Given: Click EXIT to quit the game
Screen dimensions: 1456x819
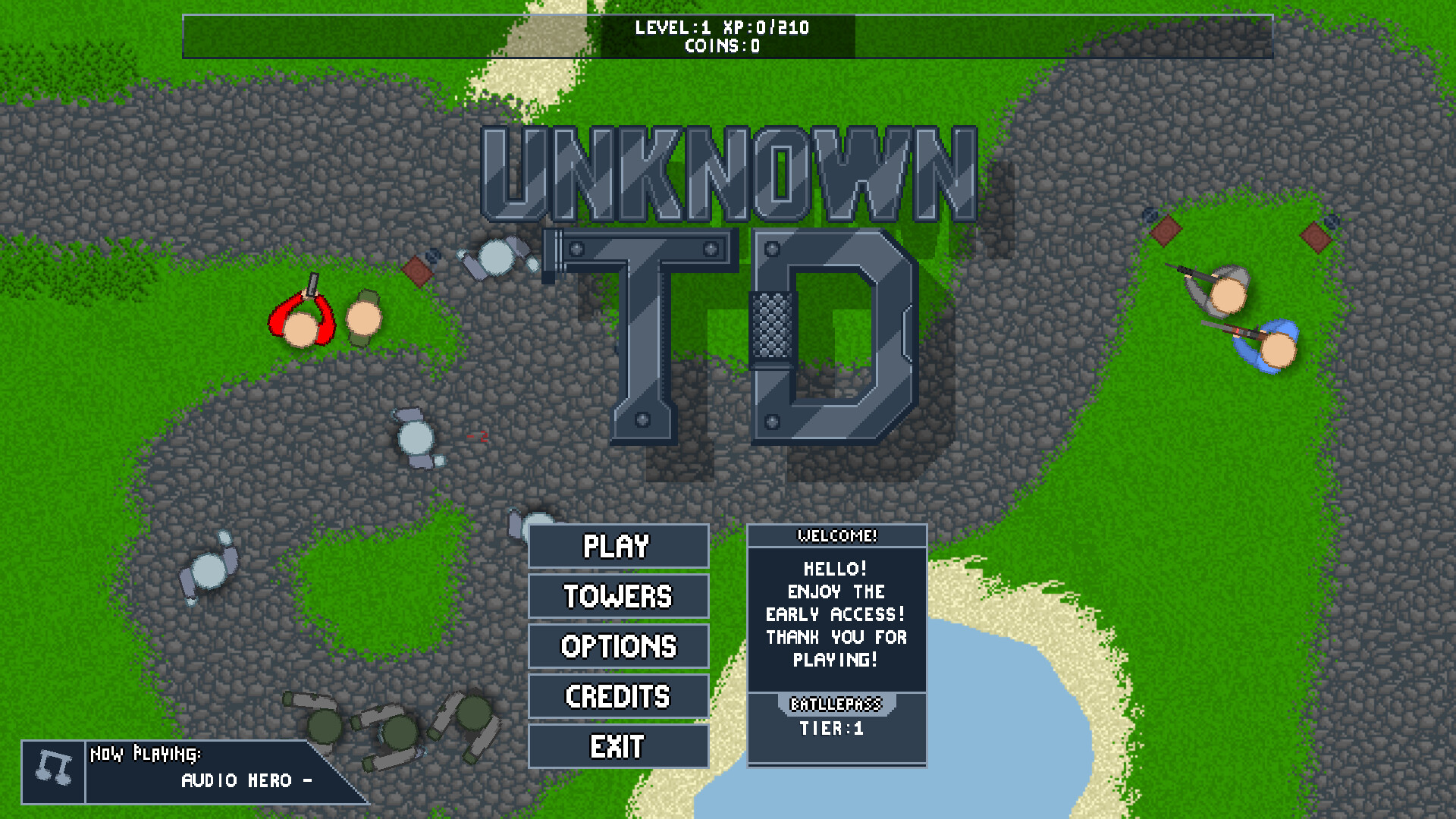Looking at the screenshot, I should (x=618, y=745).
